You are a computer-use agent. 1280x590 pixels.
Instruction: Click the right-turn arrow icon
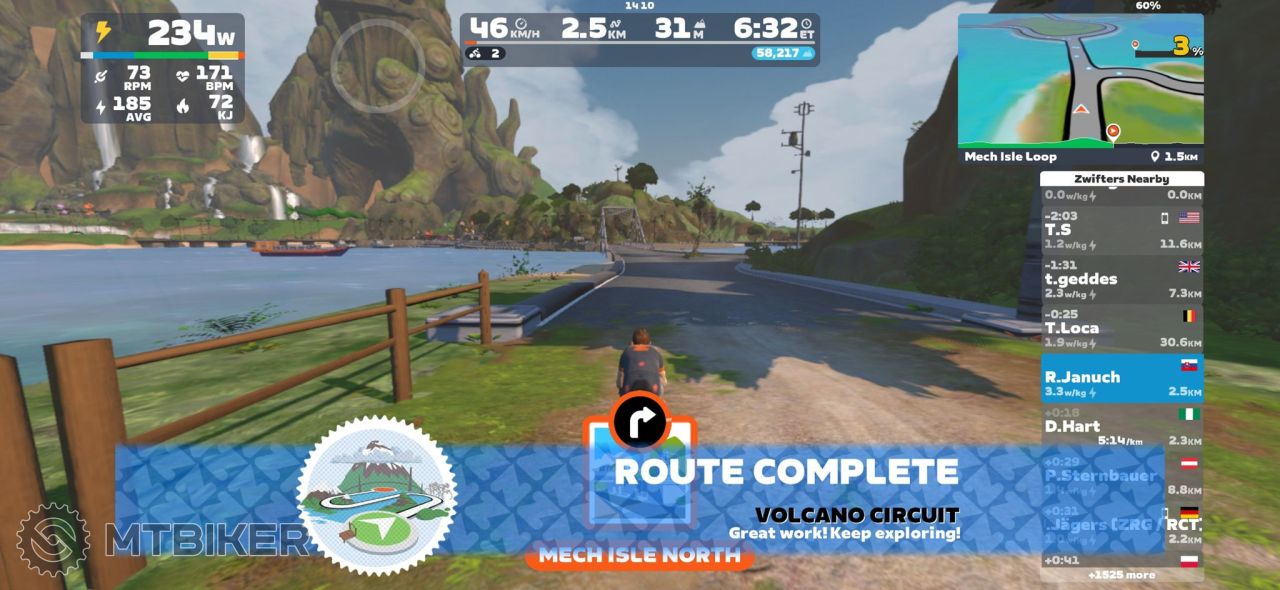pyautogui.click(x=640, y=421)
